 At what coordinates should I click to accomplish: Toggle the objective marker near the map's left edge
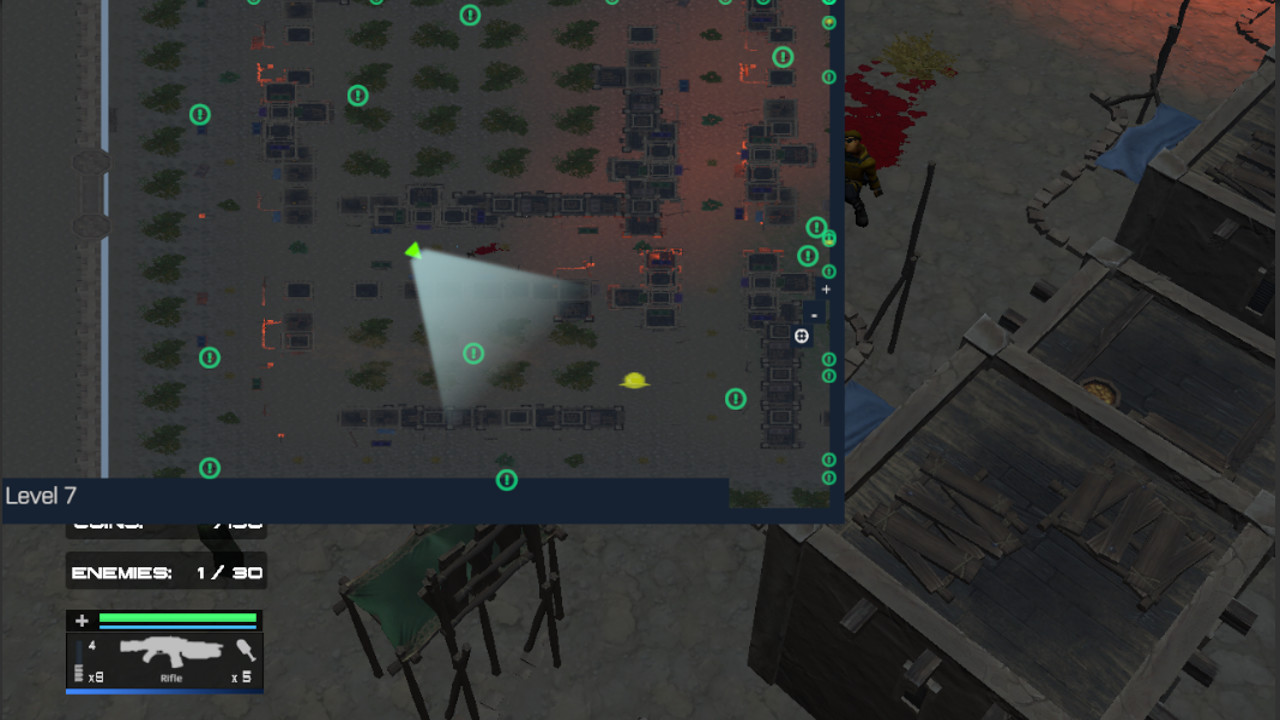[x=208, y=355]
